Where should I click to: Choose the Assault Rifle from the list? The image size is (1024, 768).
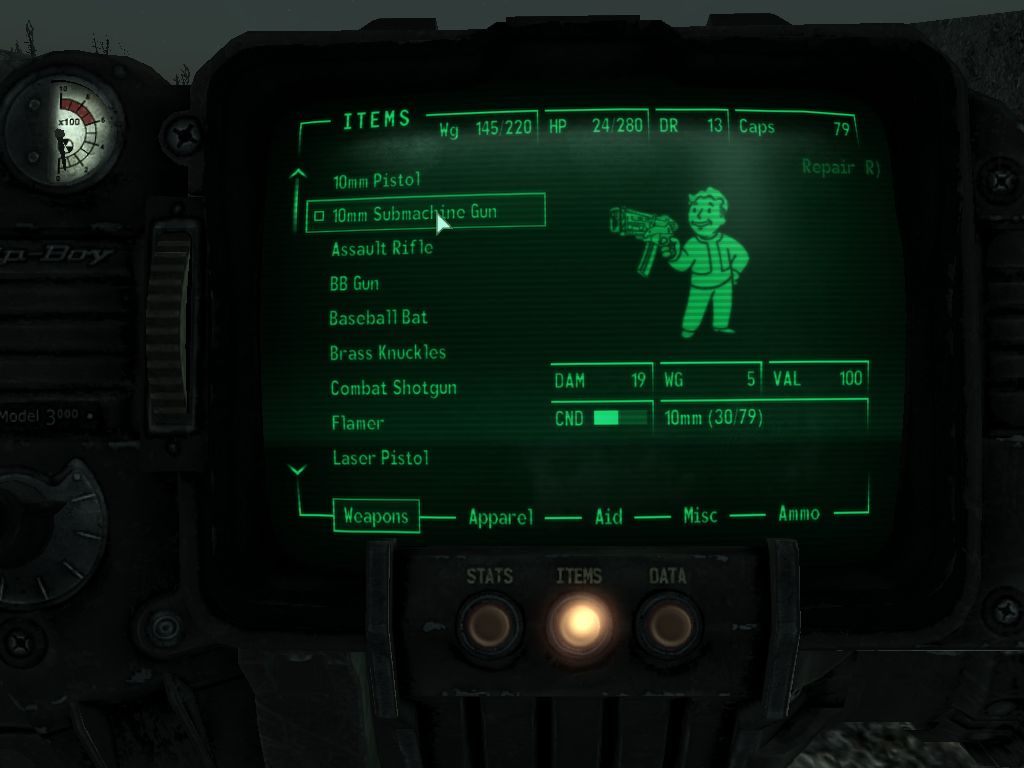(x=382, y=248)
